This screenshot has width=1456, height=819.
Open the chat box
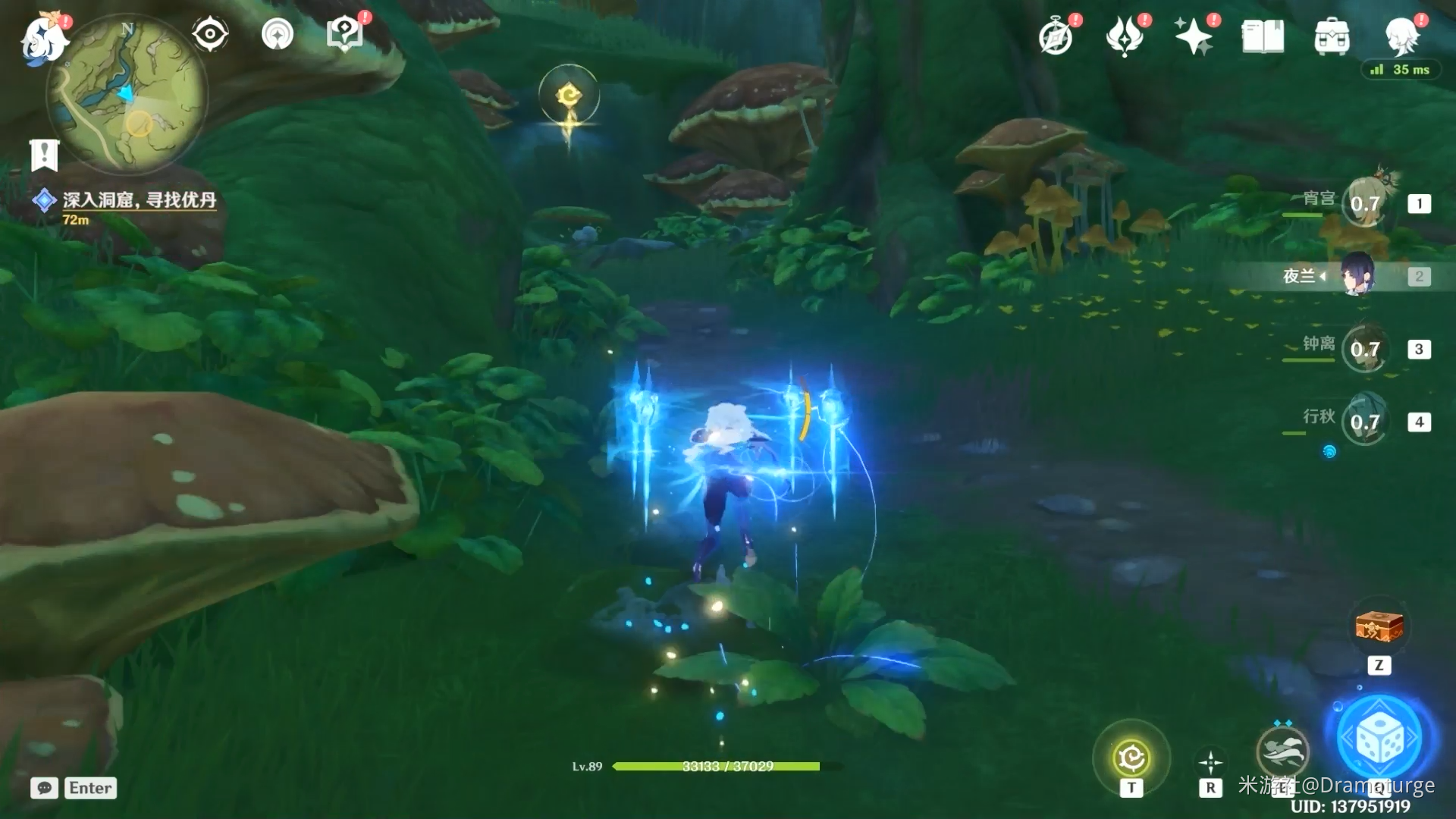coord(44,788)
